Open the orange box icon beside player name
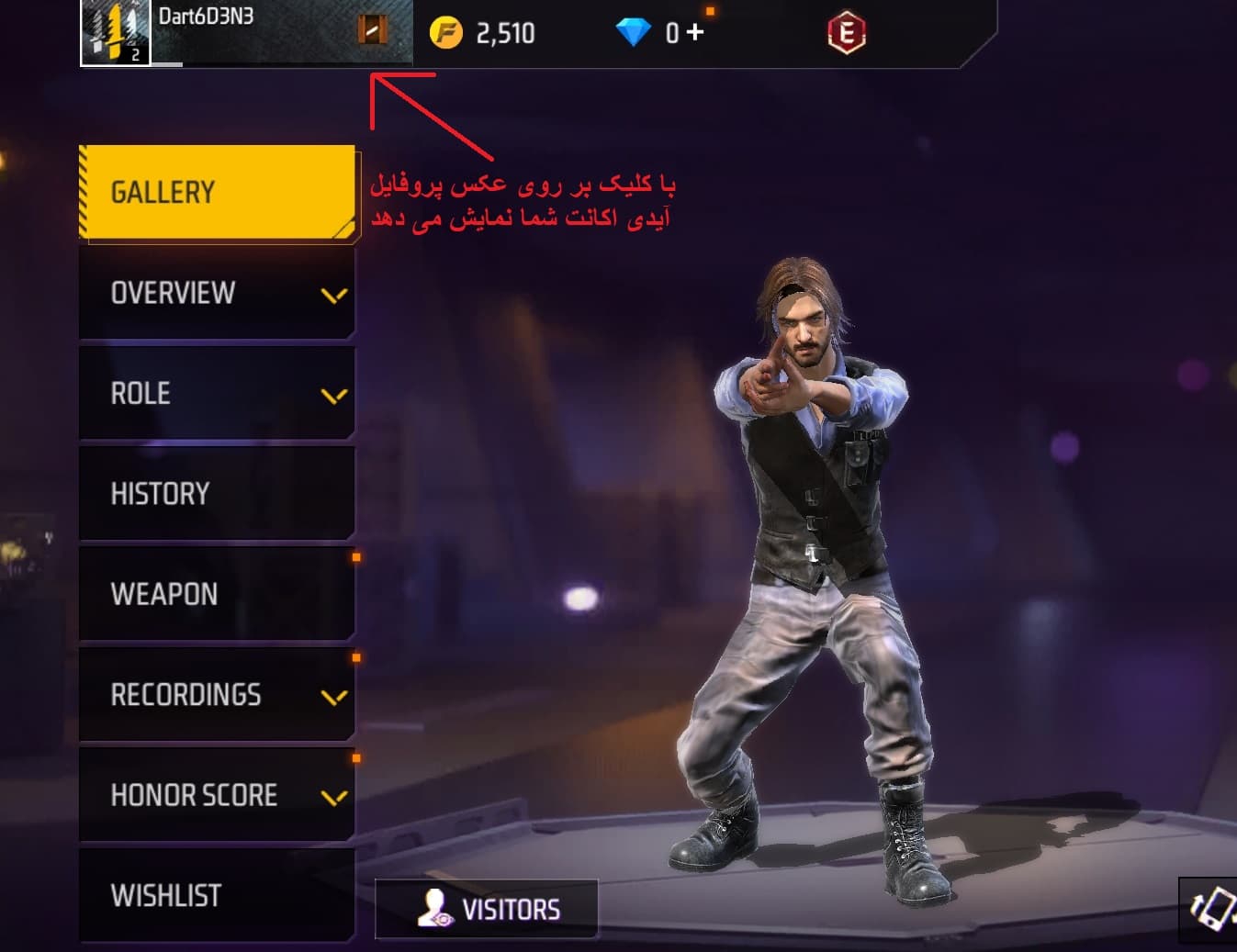 coord(372,30)
